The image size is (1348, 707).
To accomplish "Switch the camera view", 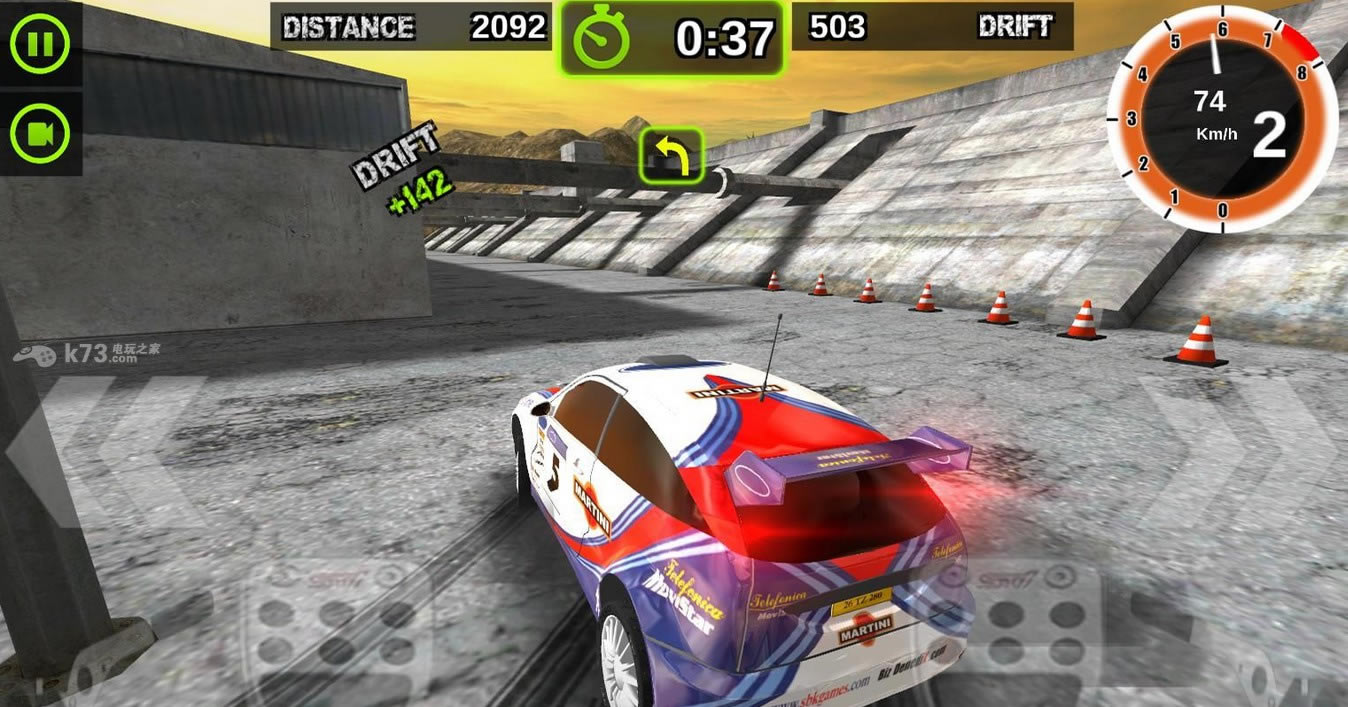I will [x=40, y=133].
